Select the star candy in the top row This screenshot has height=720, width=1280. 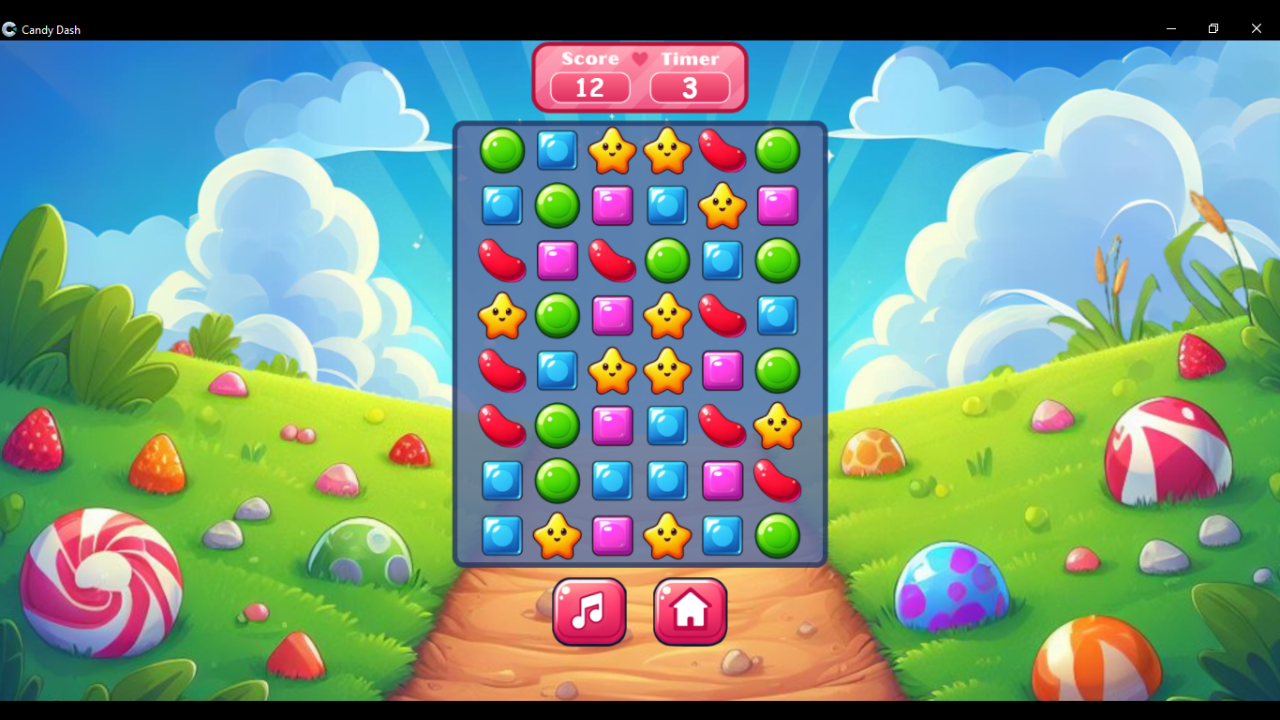[x=612, y=150]
